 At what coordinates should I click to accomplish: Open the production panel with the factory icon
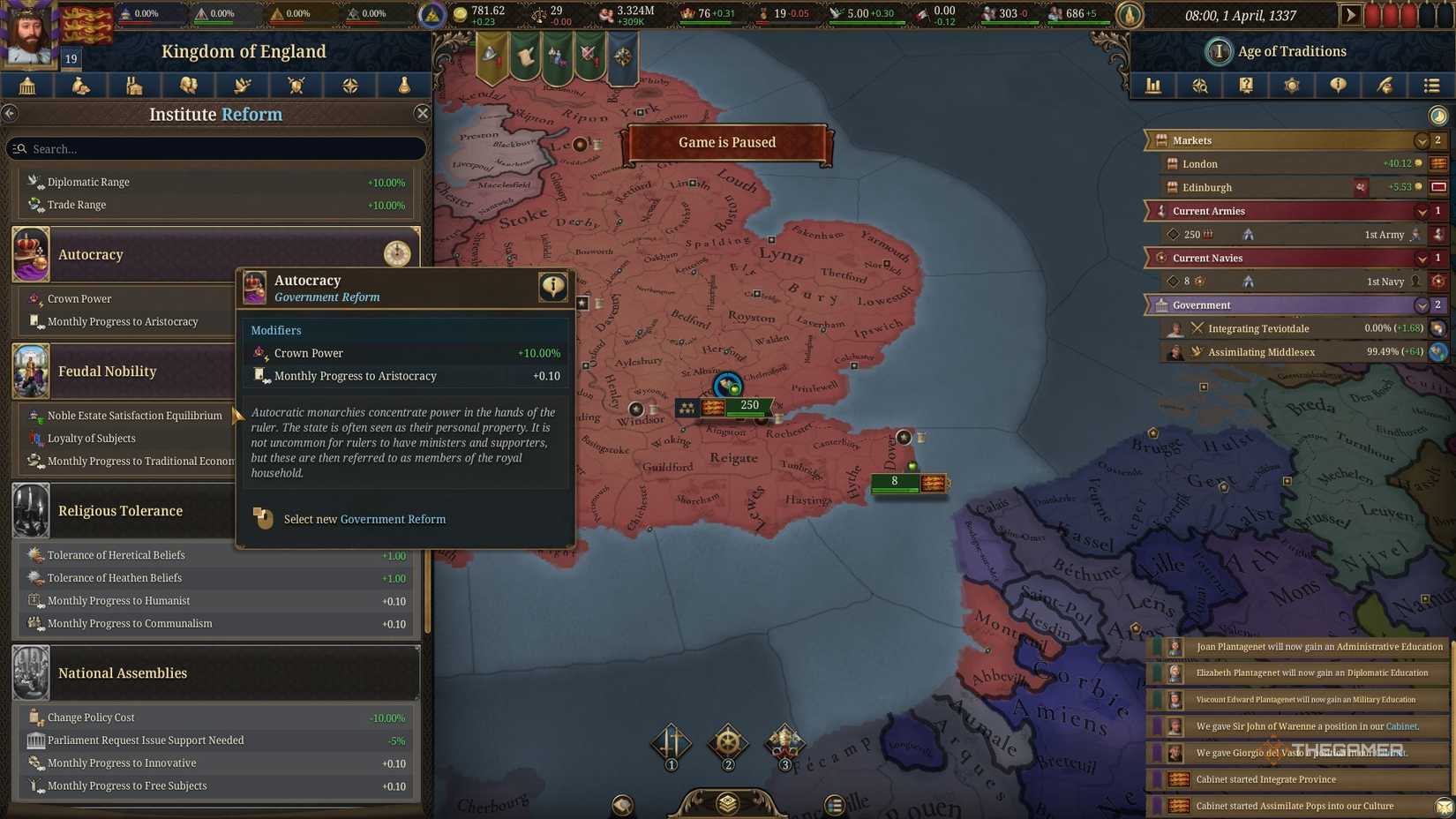coord(135,86)
